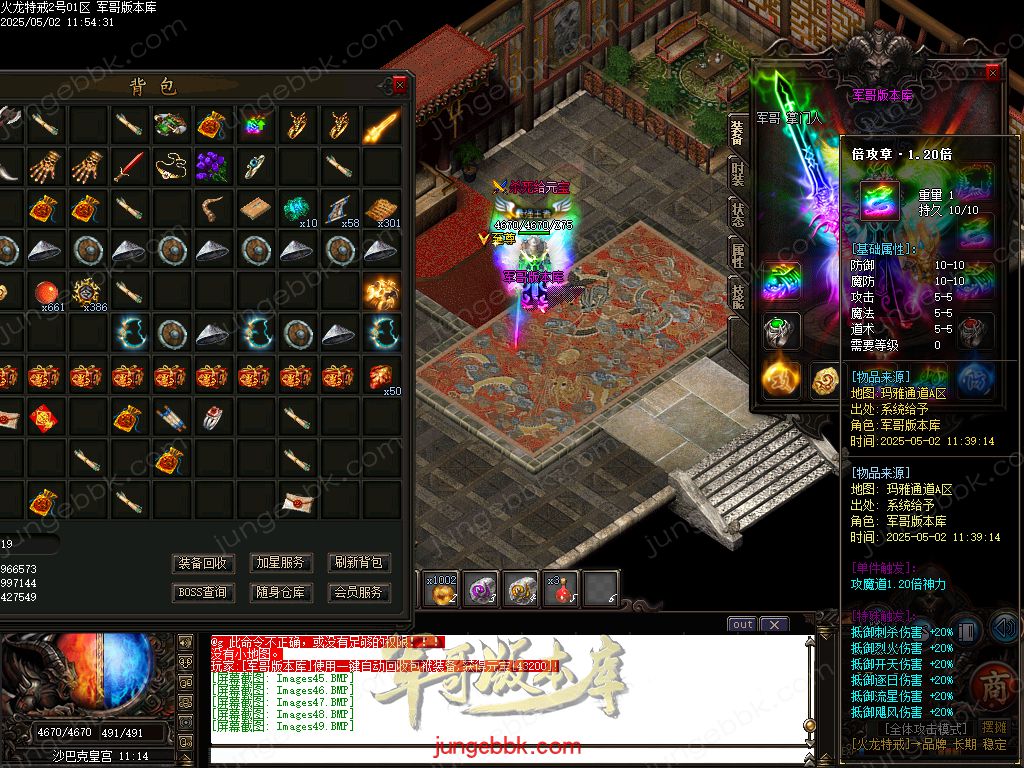Image resolution: width=1024 pixels, height=768 pixels.
Task: Open the 随身仓库 portable warehouse
Action: coord(281,592)
